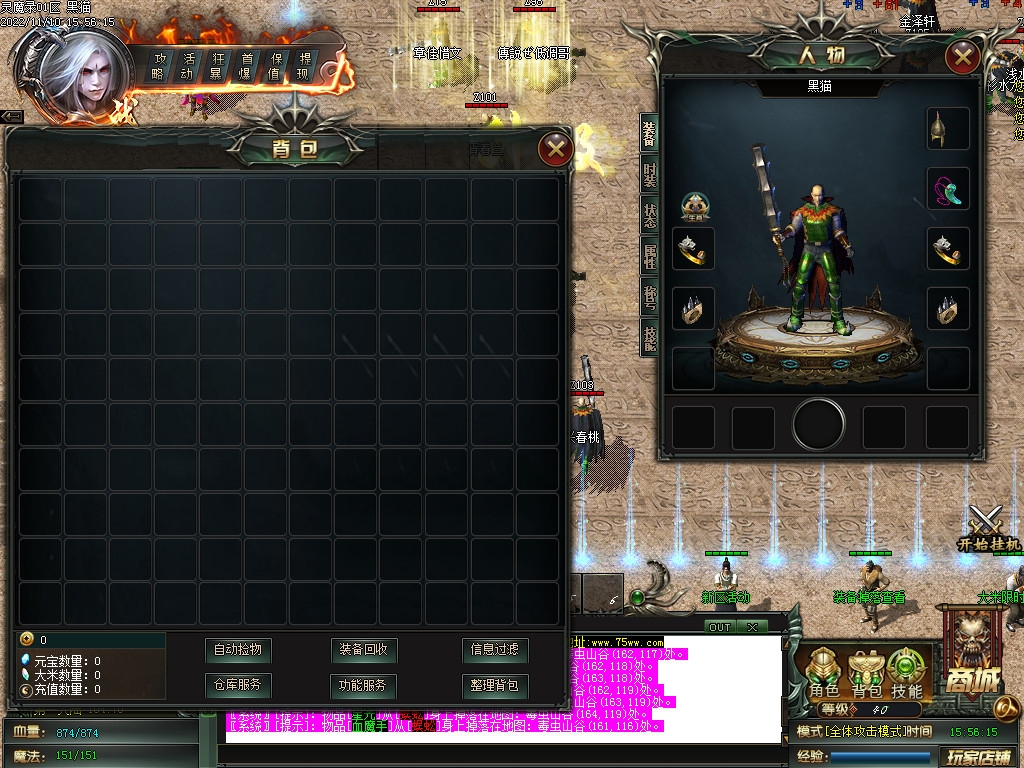Open 仓库服务 warehouse service
Screen dimensions: 1024x768
237,686
